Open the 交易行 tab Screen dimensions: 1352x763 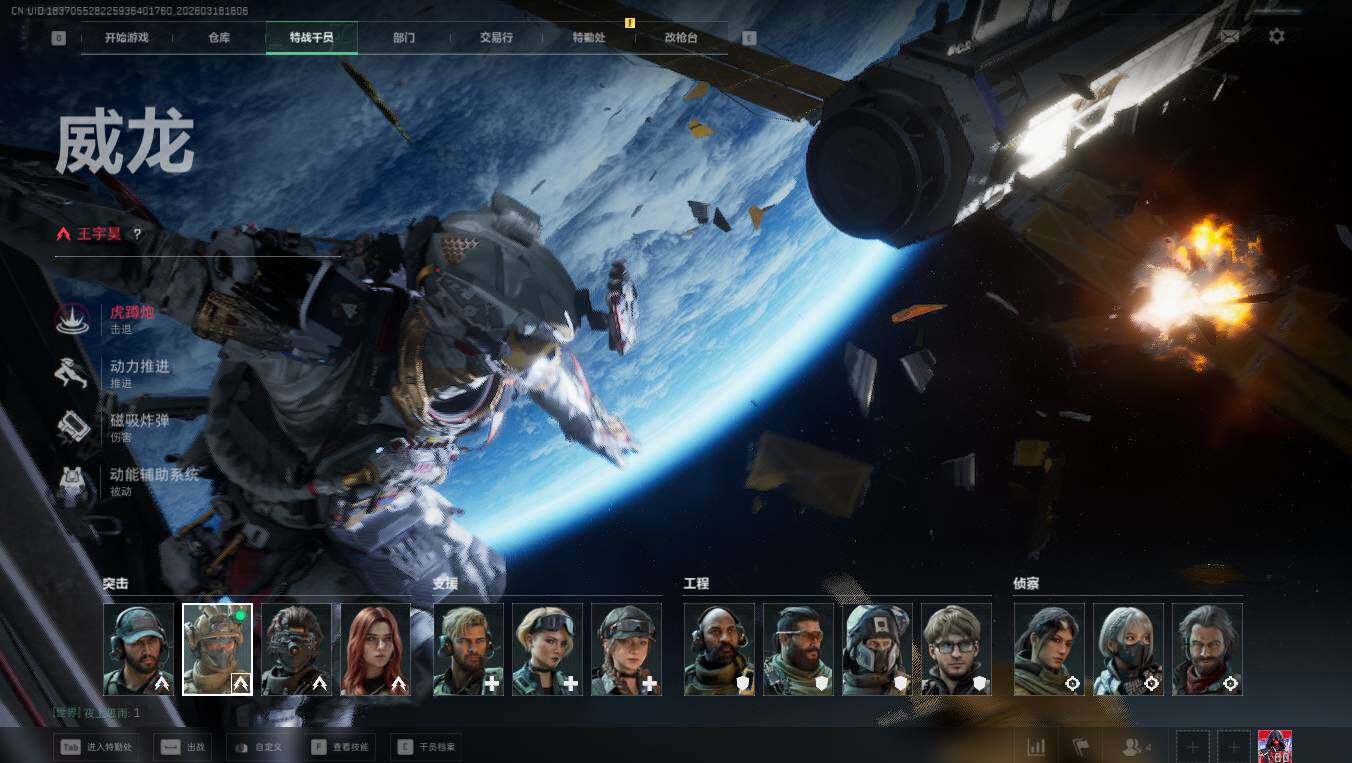pos(496,38)
